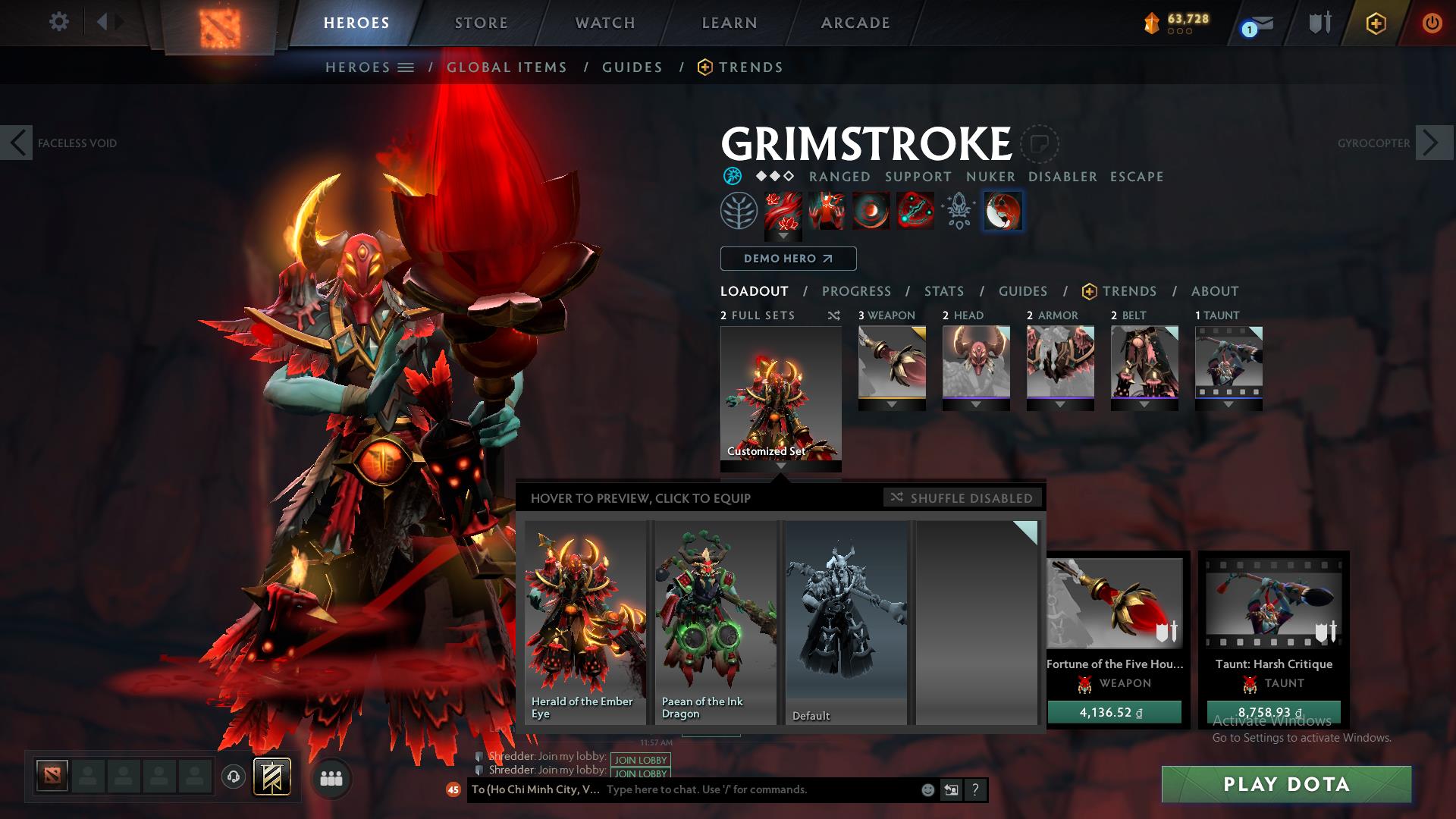Select Grimstroke's ultimate Soulbind ability icon

click(x=1003, y=212)
